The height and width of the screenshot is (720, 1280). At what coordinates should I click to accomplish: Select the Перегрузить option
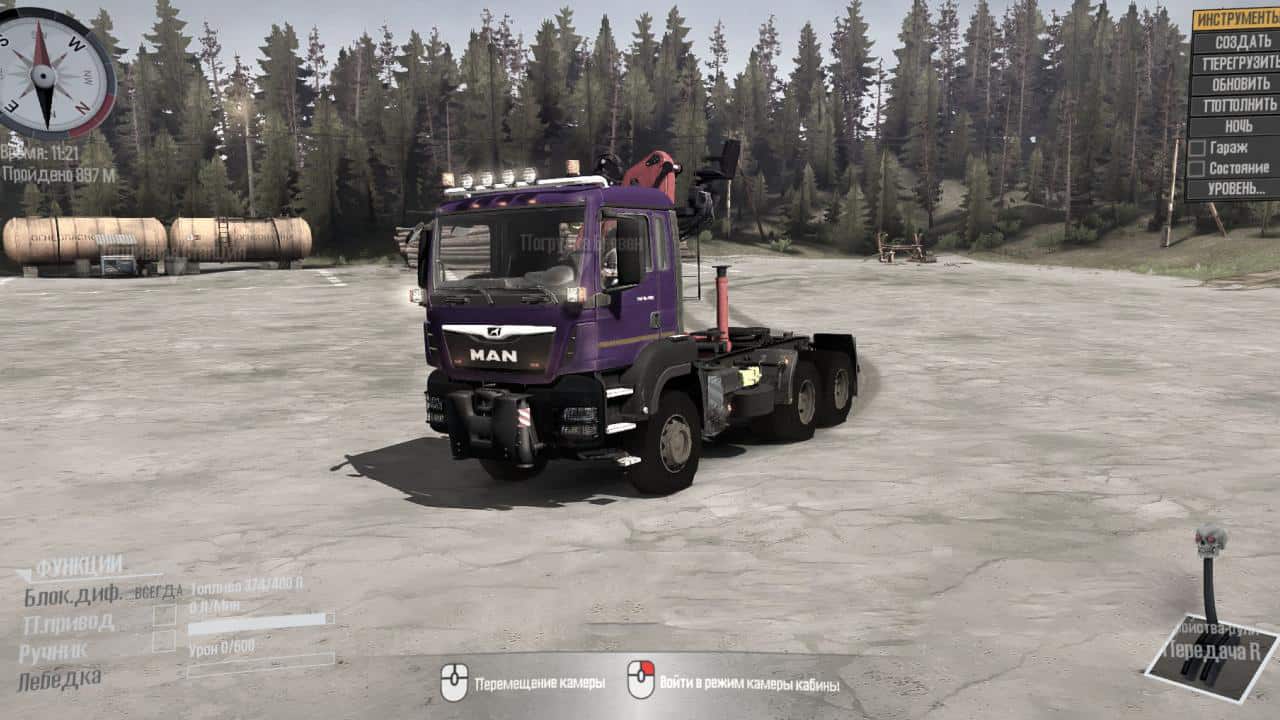point(1236,63)
